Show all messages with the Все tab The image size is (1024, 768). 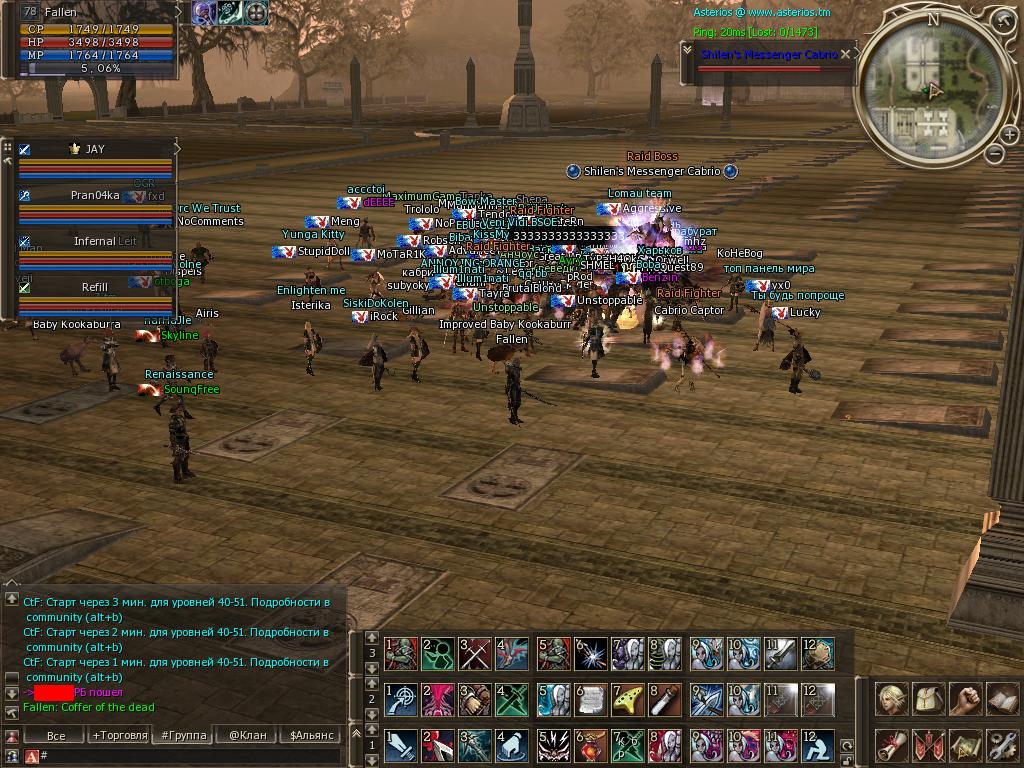56,735
